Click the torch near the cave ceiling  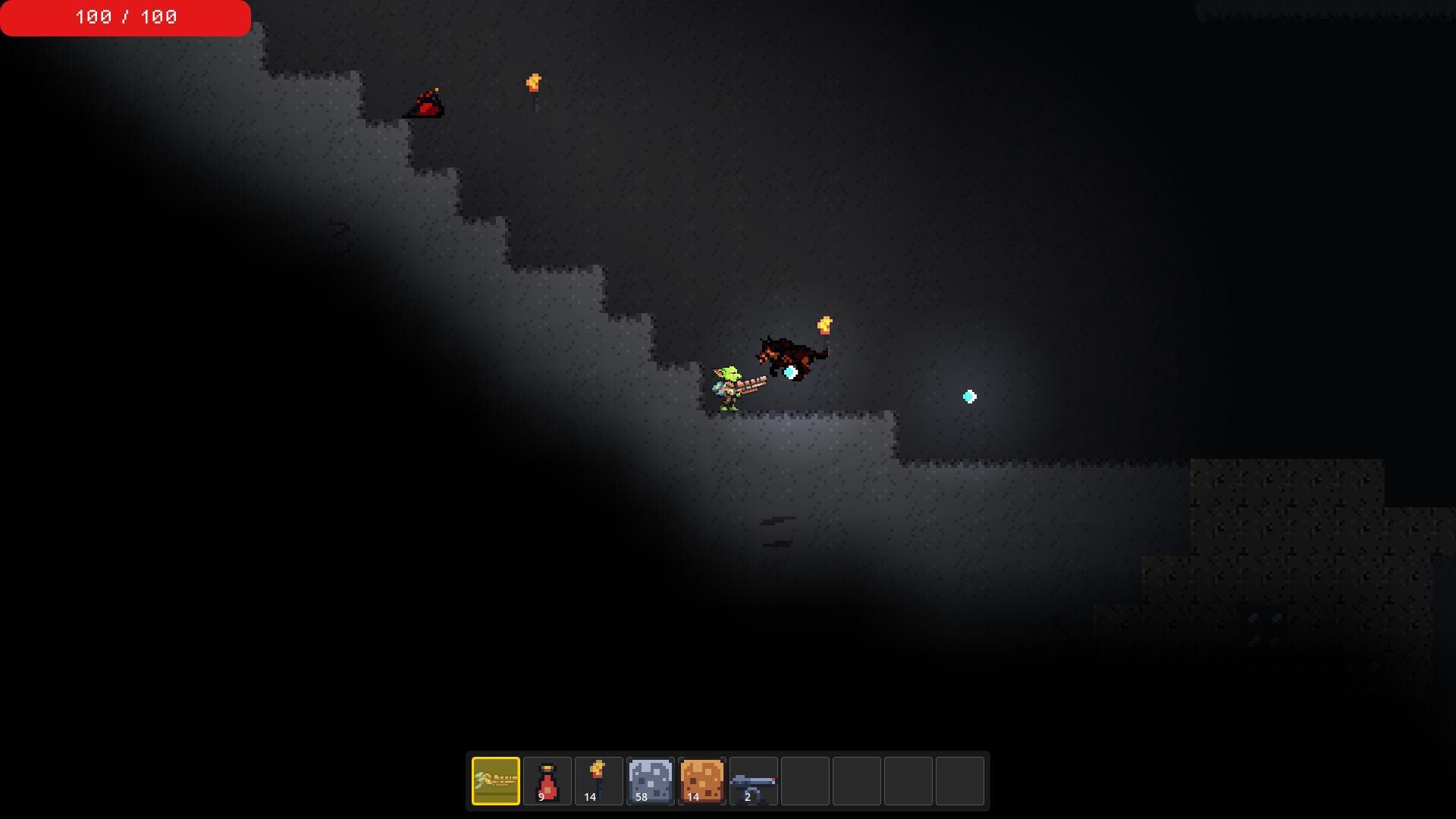tap(534, 83)
